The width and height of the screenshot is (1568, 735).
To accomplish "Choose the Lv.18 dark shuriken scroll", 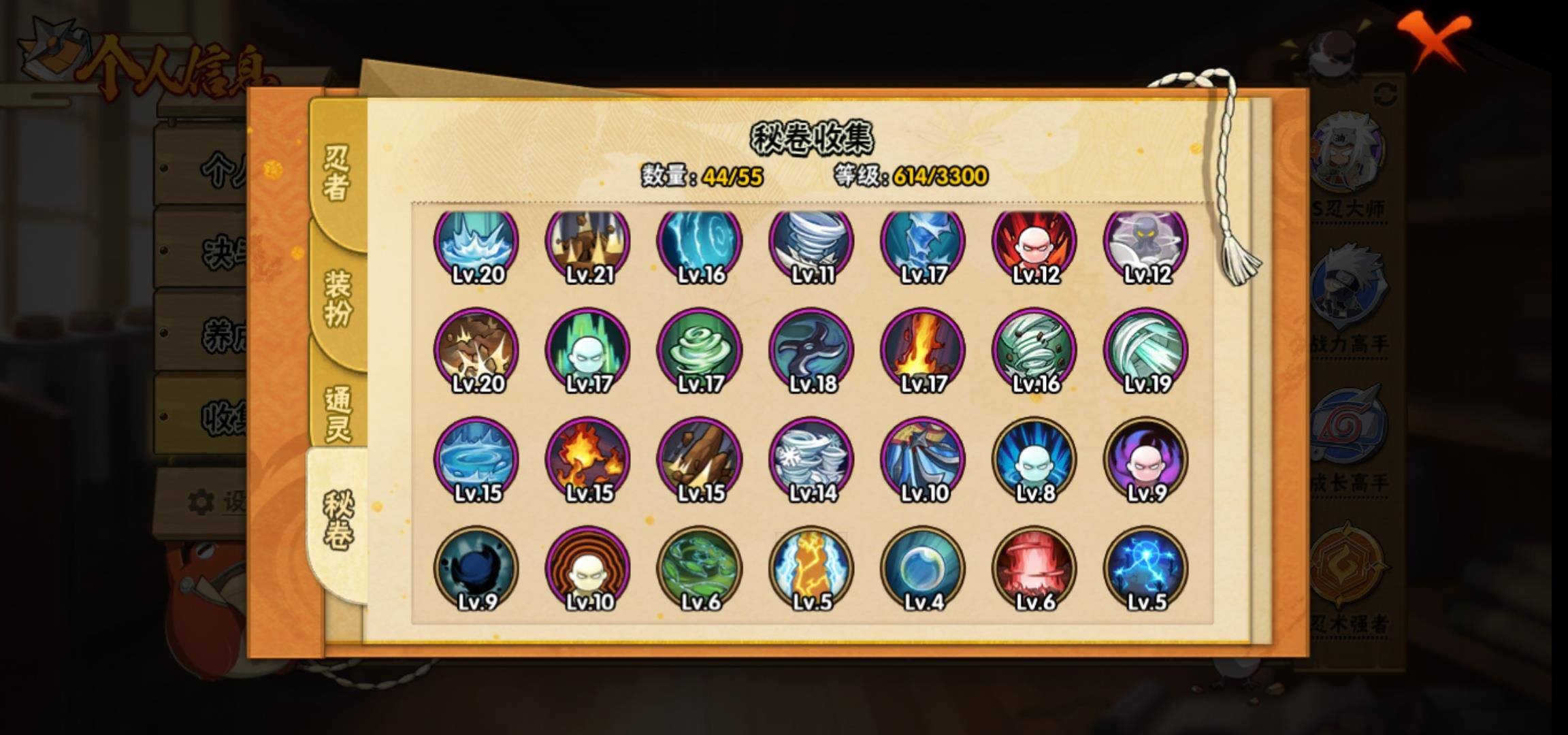I will (811, 352).
